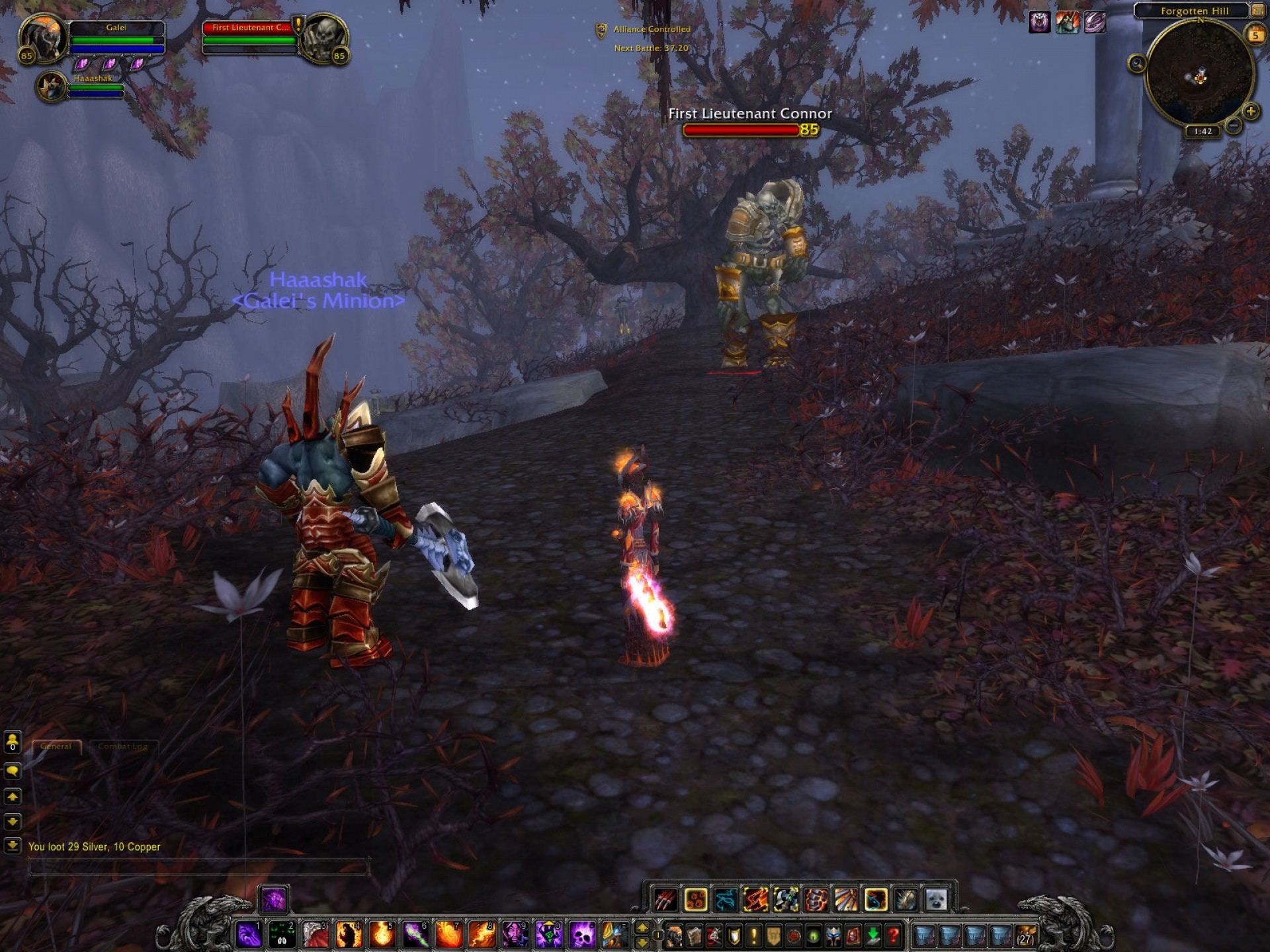Open the backpack showing 27 free slots

(x=1026, y=935)
